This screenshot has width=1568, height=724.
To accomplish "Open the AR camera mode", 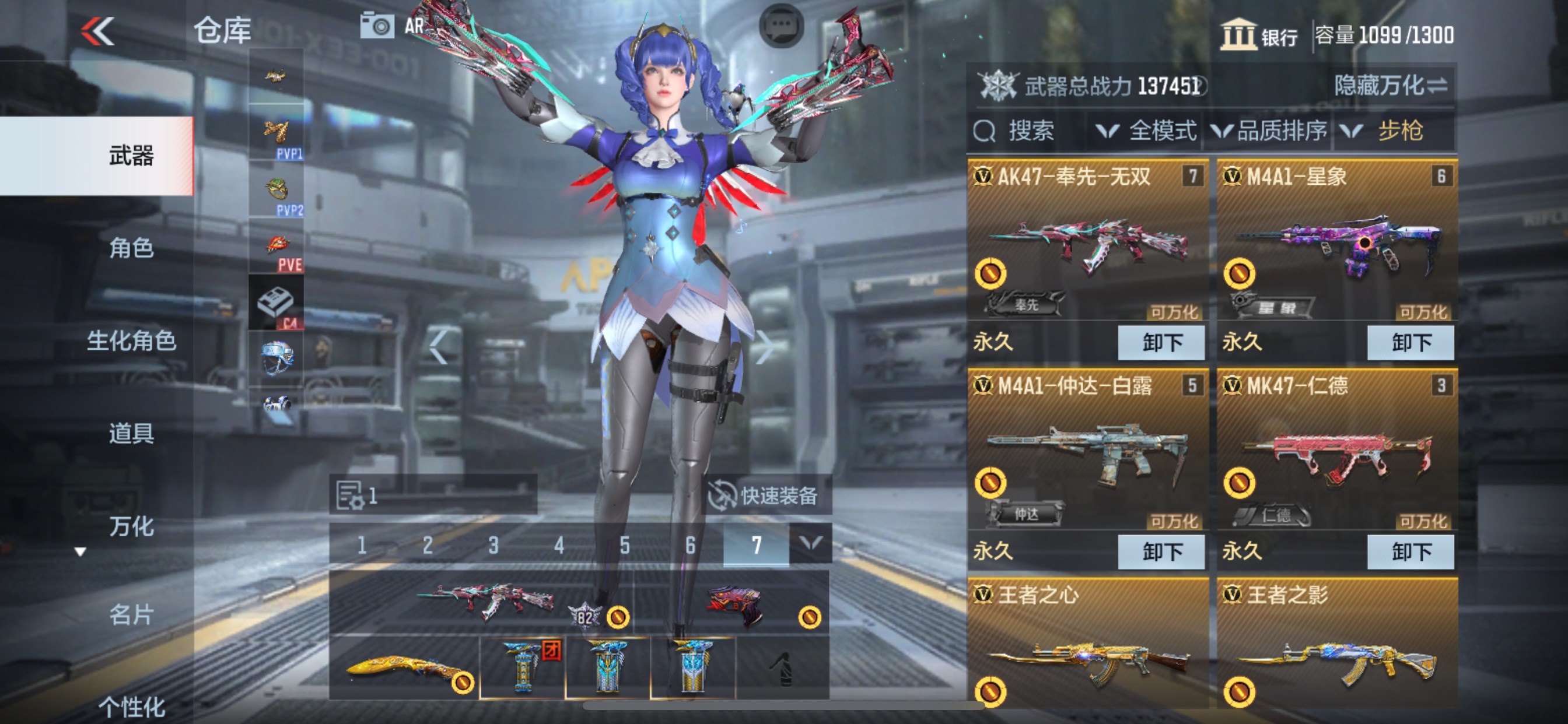I will [379, 25].
